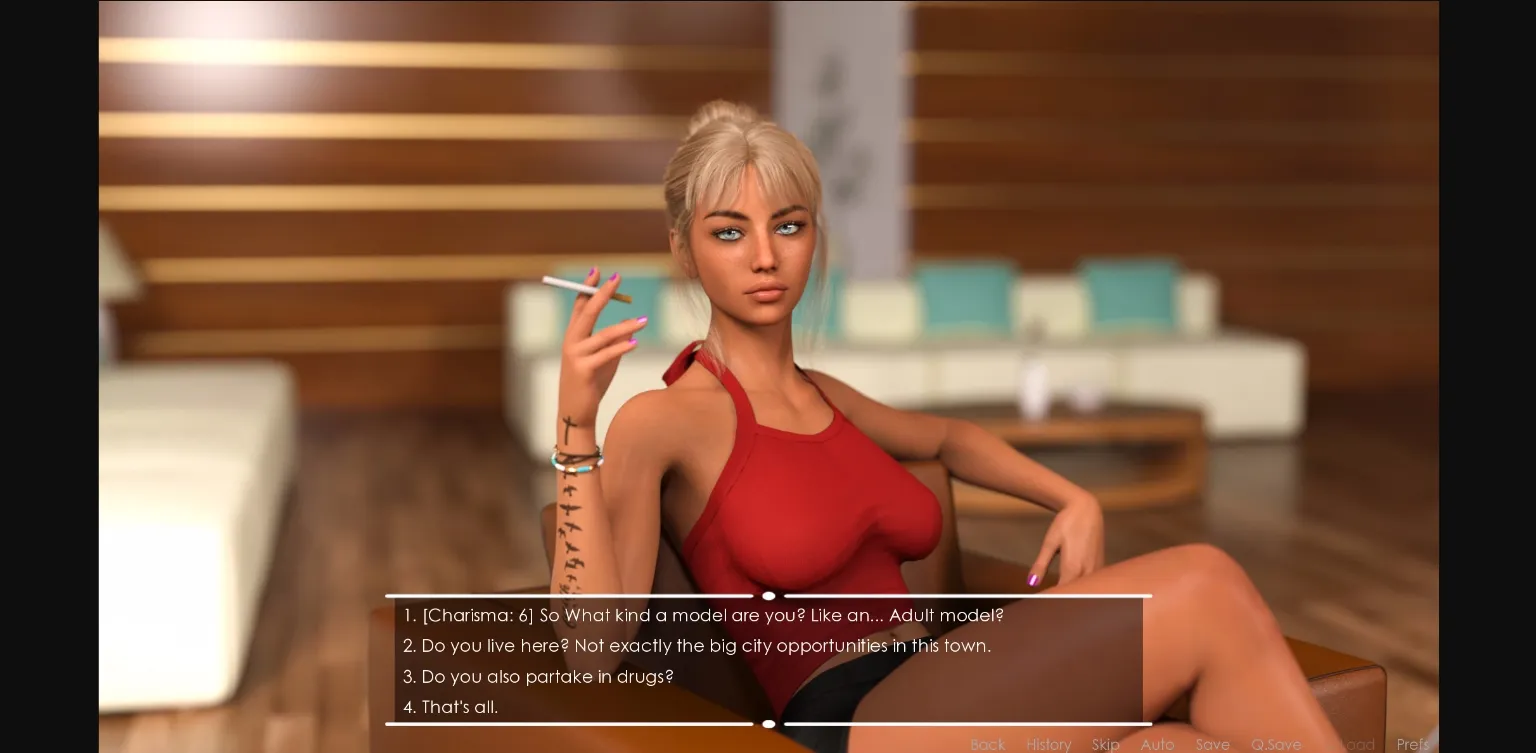Click the dot ornament above the choice box

pyautogui.click(x=768, y=596)
